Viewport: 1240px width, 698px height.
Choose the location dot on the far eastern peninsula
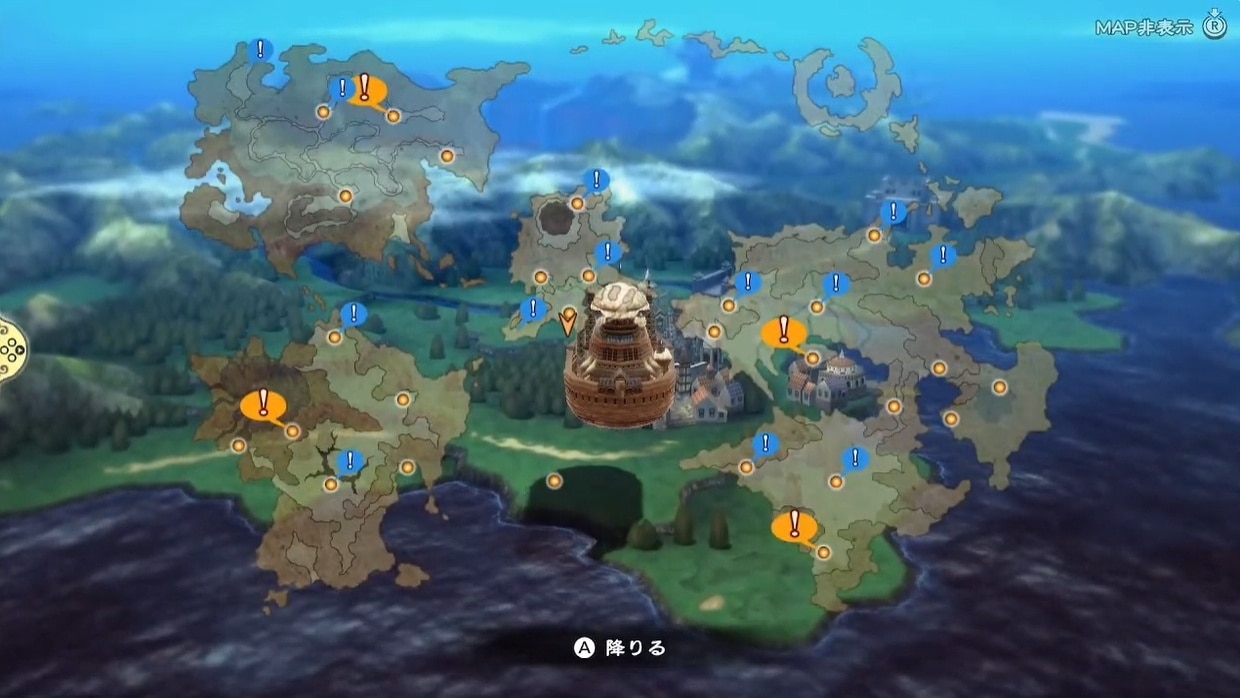[999, 386]
